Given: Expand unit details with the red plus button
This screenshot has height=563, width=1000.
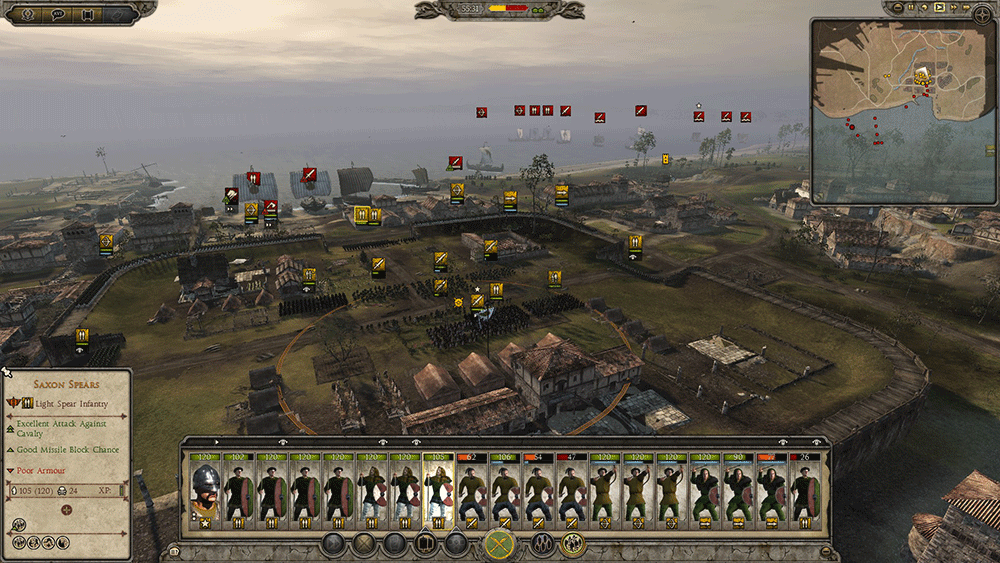Looking at the screenshot, I should 67,510.
